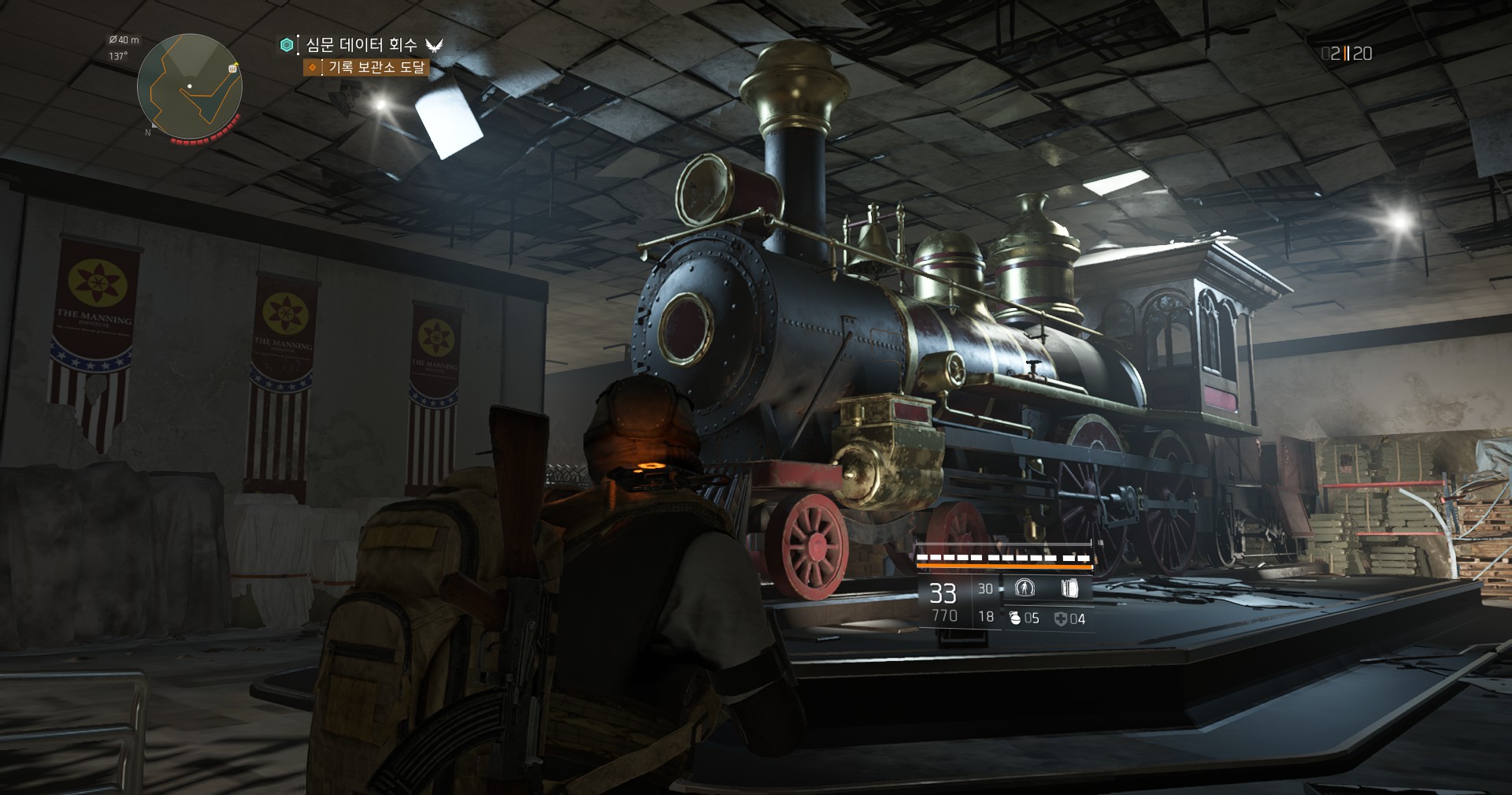This screenshot has width=1512, height=795.
Task: Select the grenade icon
Action: pyautogui.click(x=1015, y=619)
